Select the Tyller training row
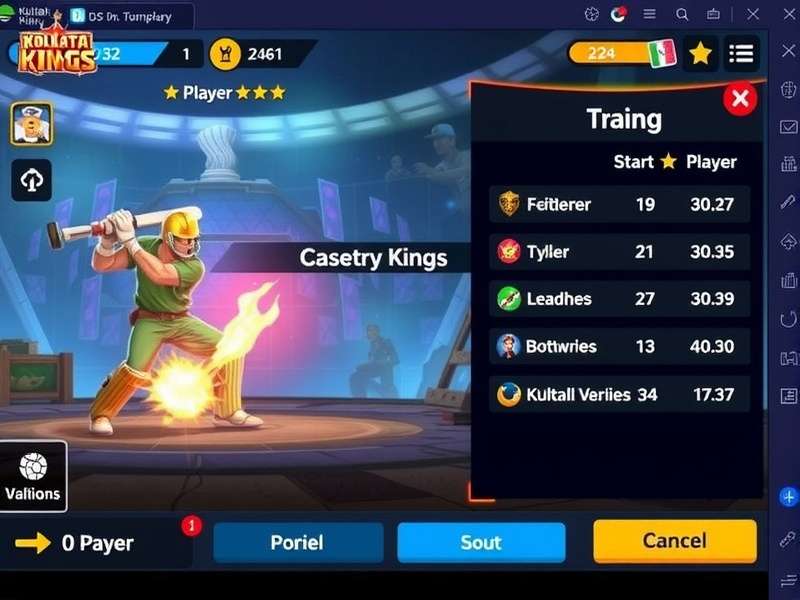Screen dimensions: 800x600 [x=619, y=251]
